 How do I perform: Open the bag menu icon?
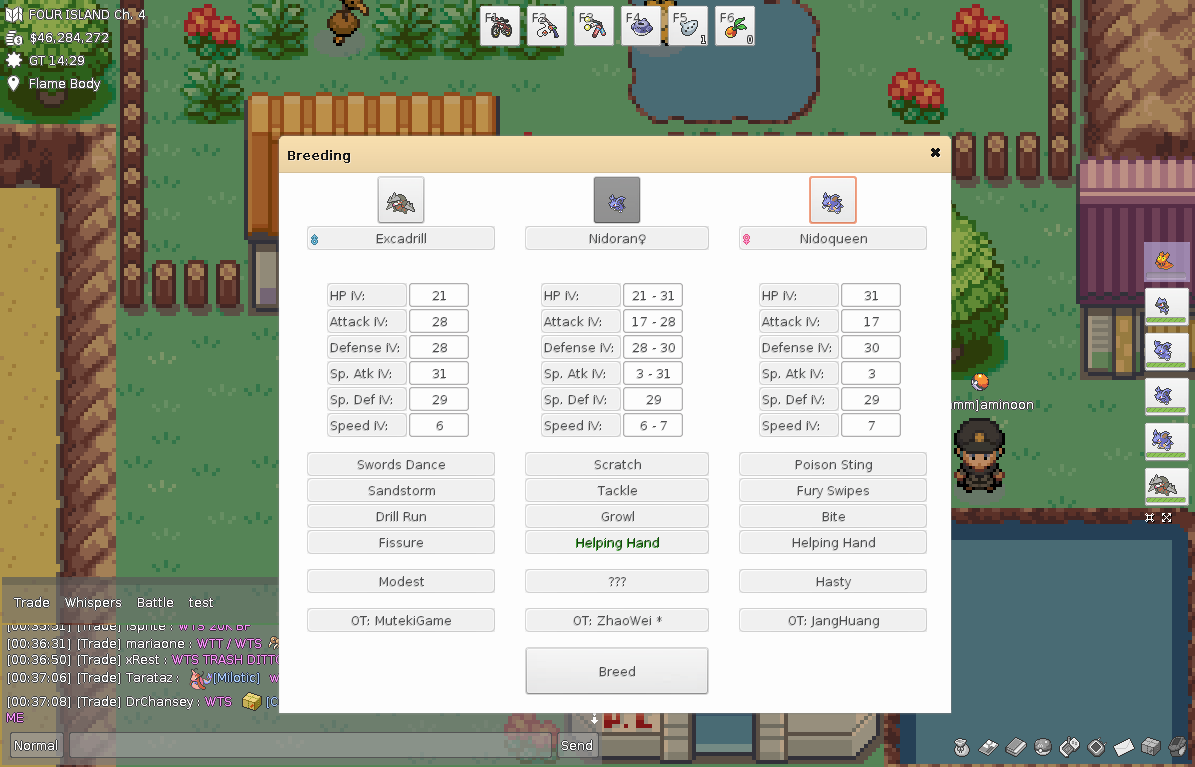961,747
